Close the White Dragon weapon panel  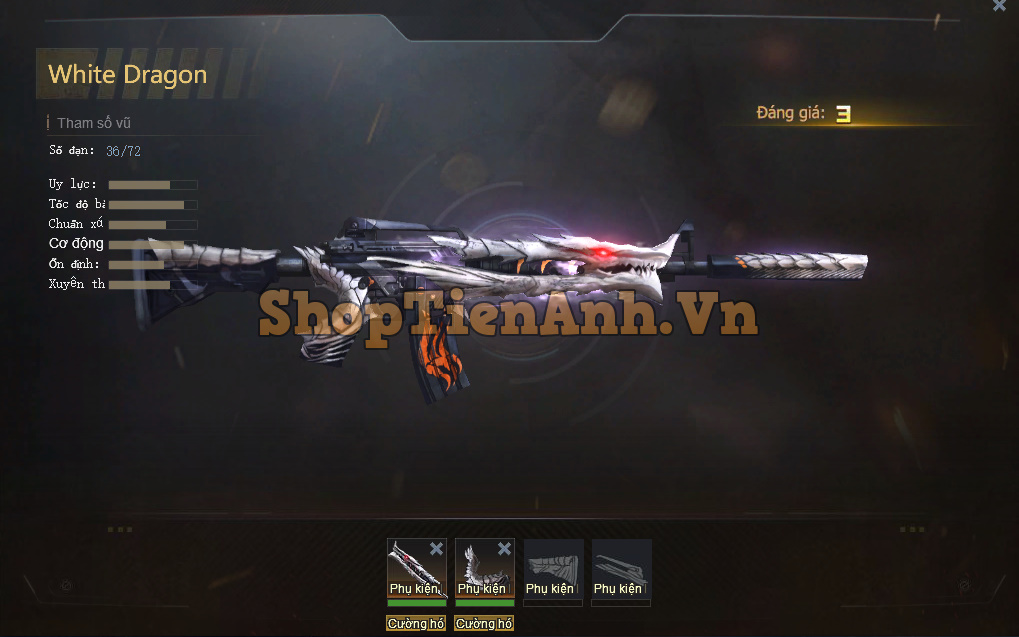999,6
